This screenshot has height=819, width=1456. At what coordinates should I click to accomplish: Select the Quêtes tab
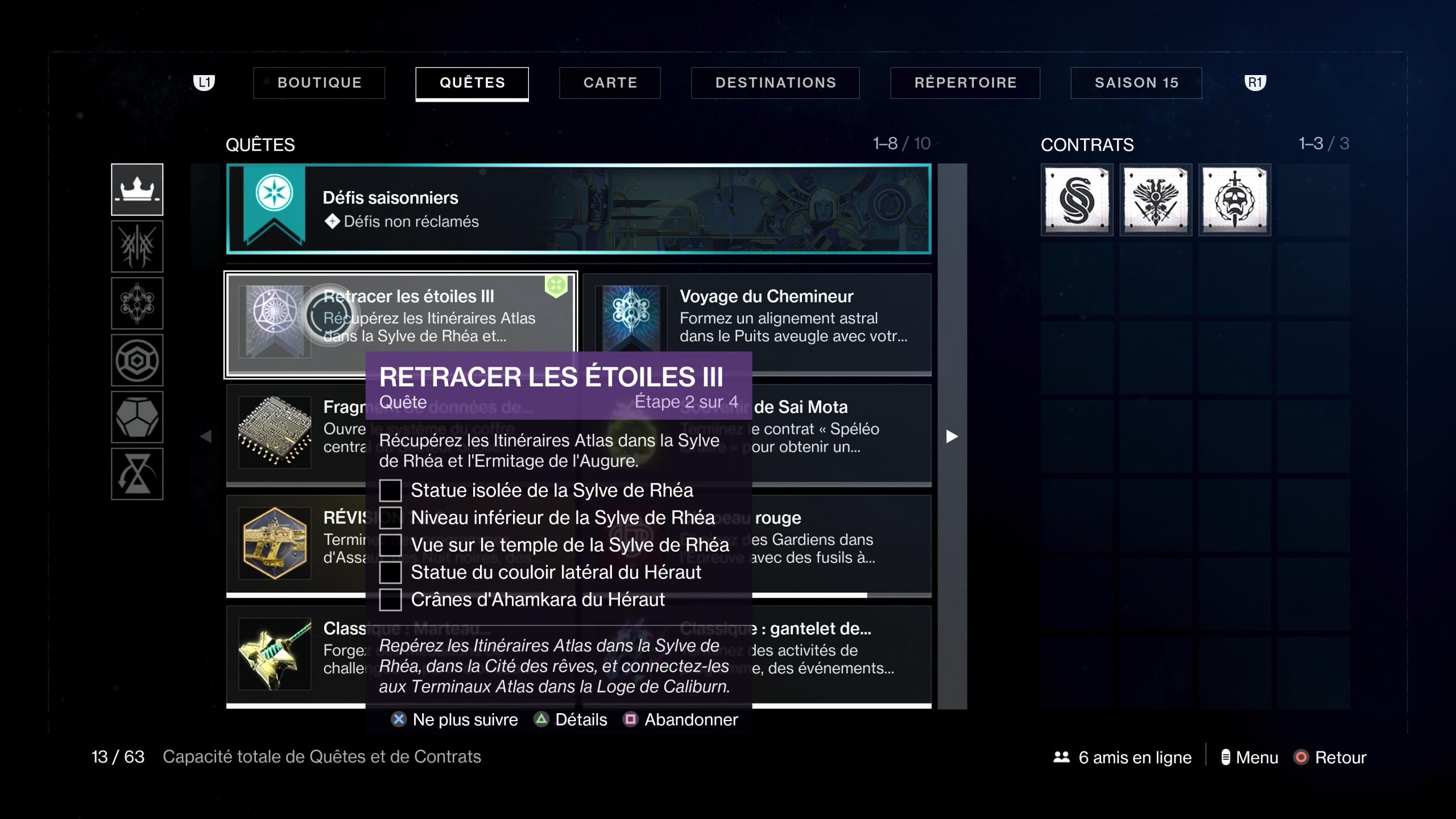tap(472, 83)
